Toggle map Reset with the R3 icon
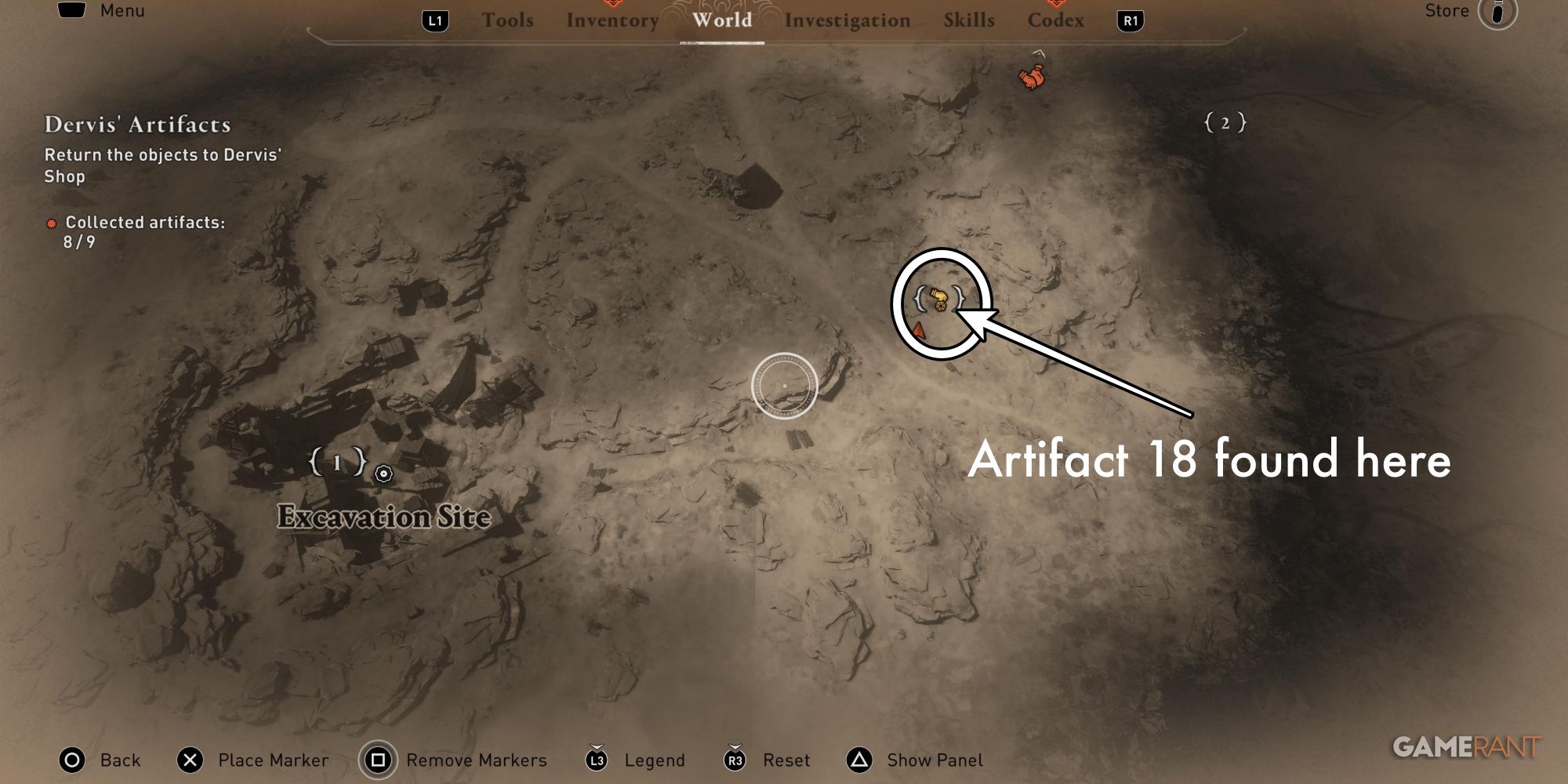Screen dimensions: 1568x784 (x=734, y=760)
